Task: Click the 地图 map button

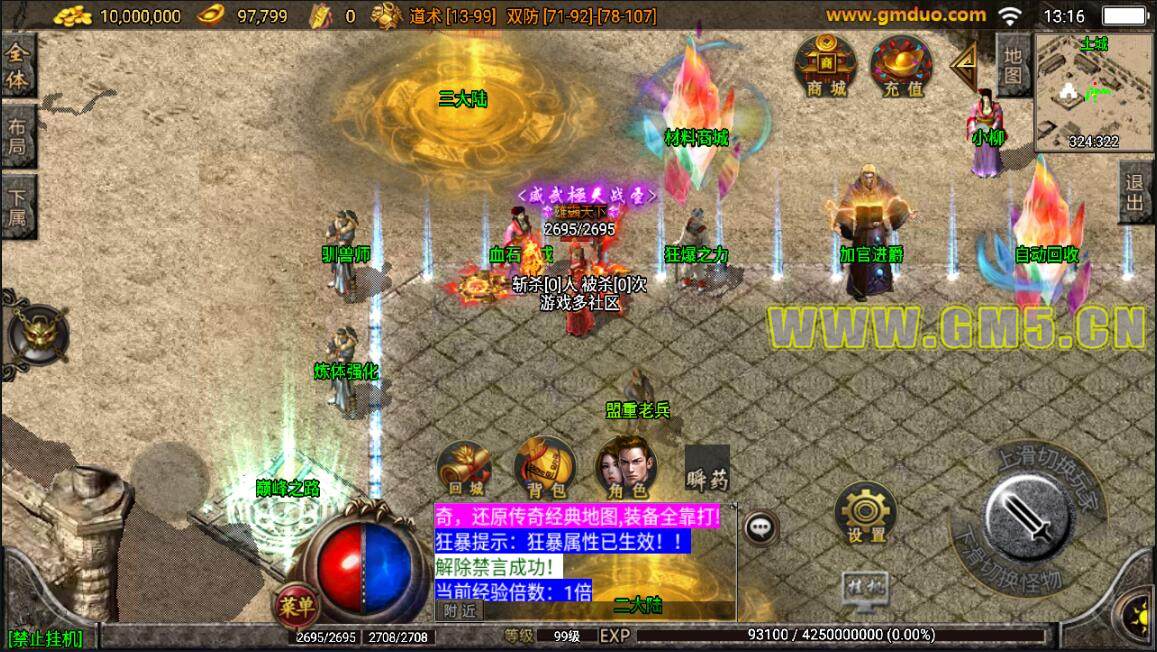Action: tap(1013, 64)
